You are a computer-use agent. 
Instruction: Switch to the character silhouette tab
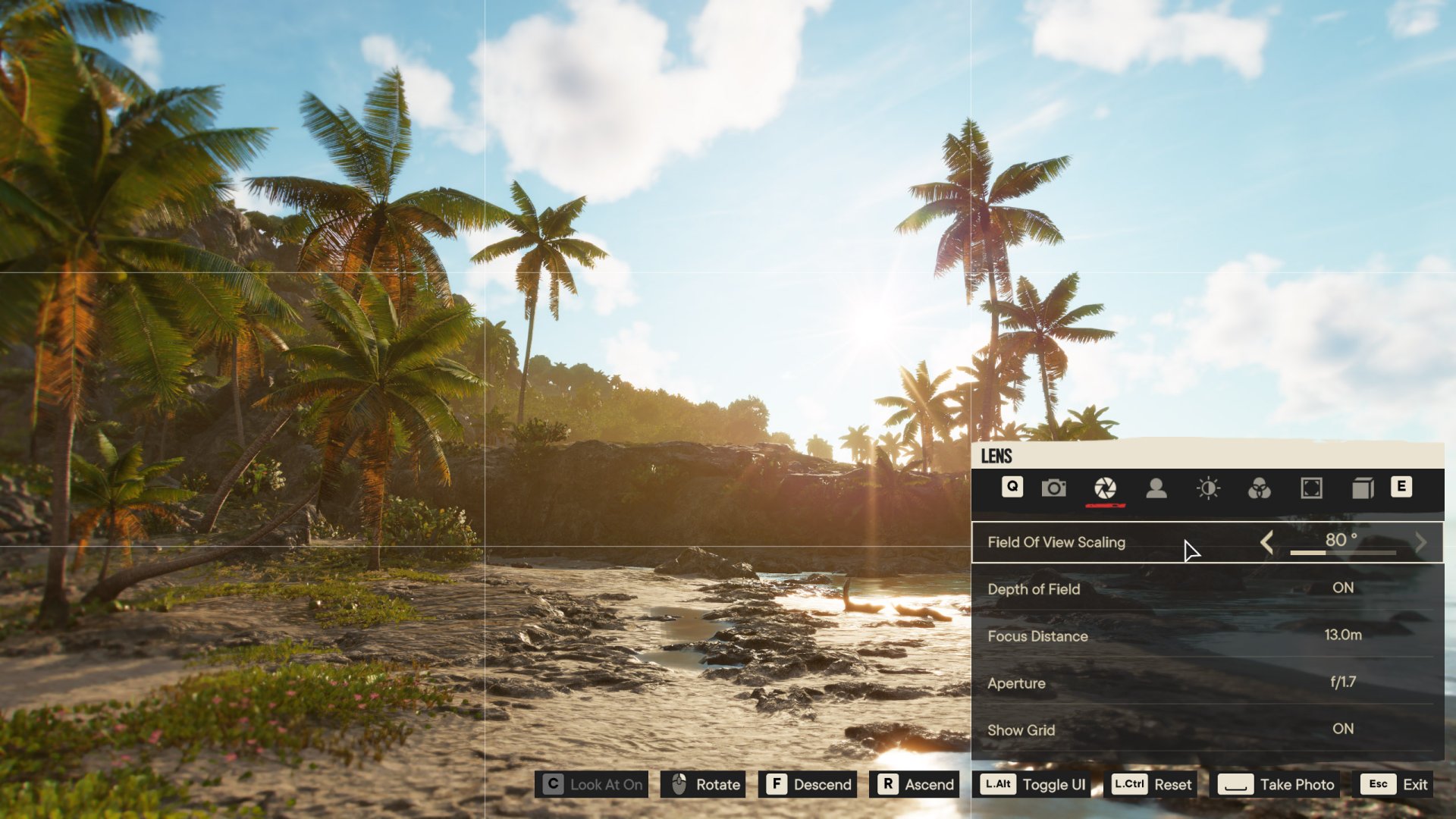(x=1156, y=488)
